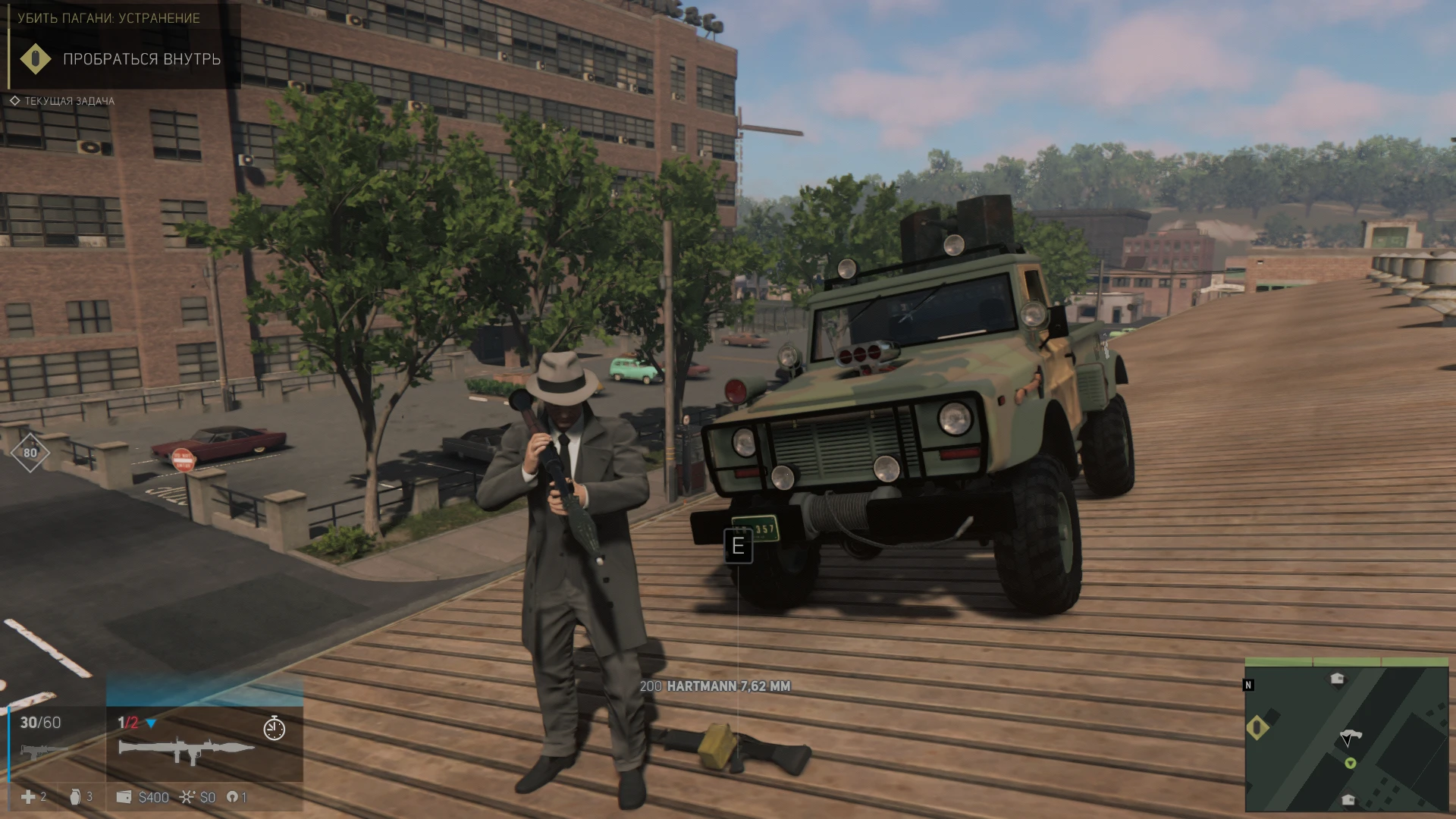The width and height of the screenshot is (1456, 819).
Task: Collapse the ПРОБРАТЬСЯ ВНУТРЬ objective banner
Action: click(141, 58)
